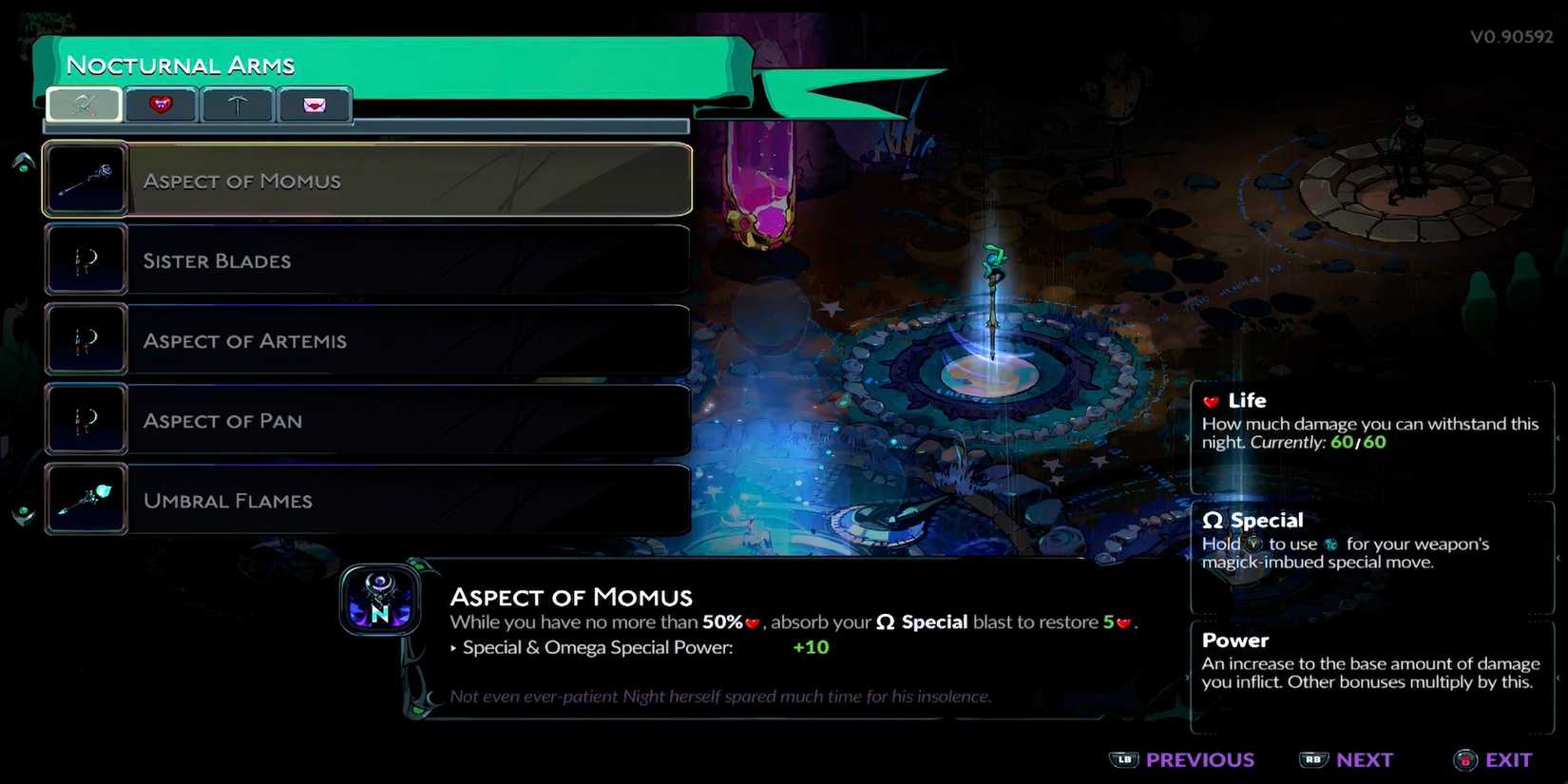1568x784 pixels.
Task: Click the blades icon next to Sister Blades
Action: click(85, 259)
